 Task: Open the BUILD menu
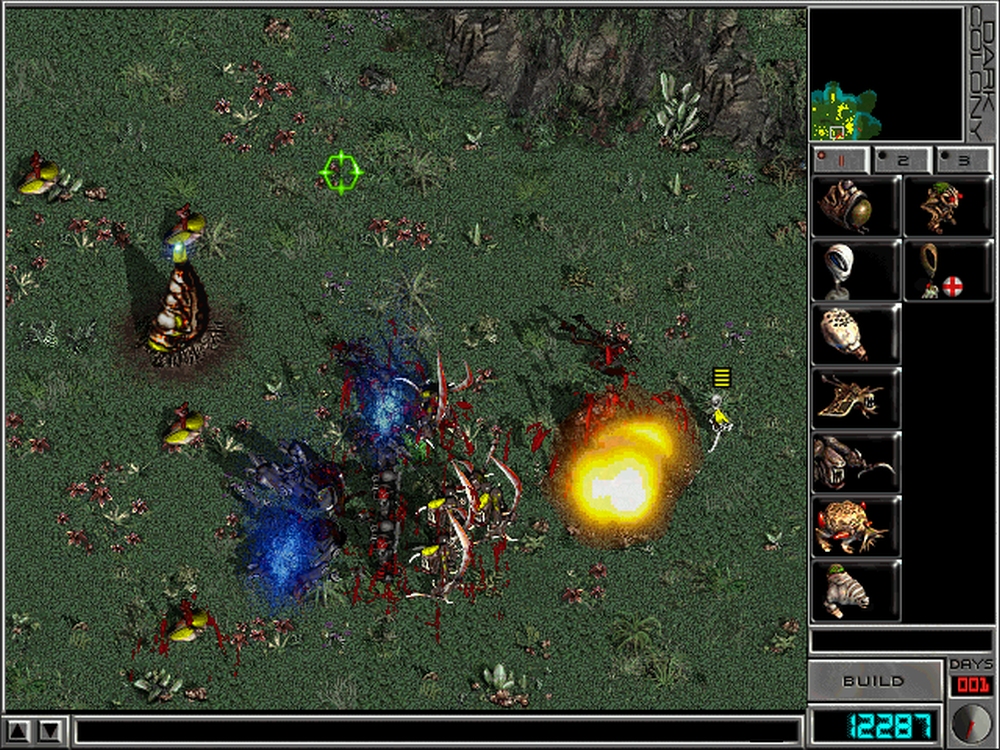pyautogui.click(x=872, y=681)
